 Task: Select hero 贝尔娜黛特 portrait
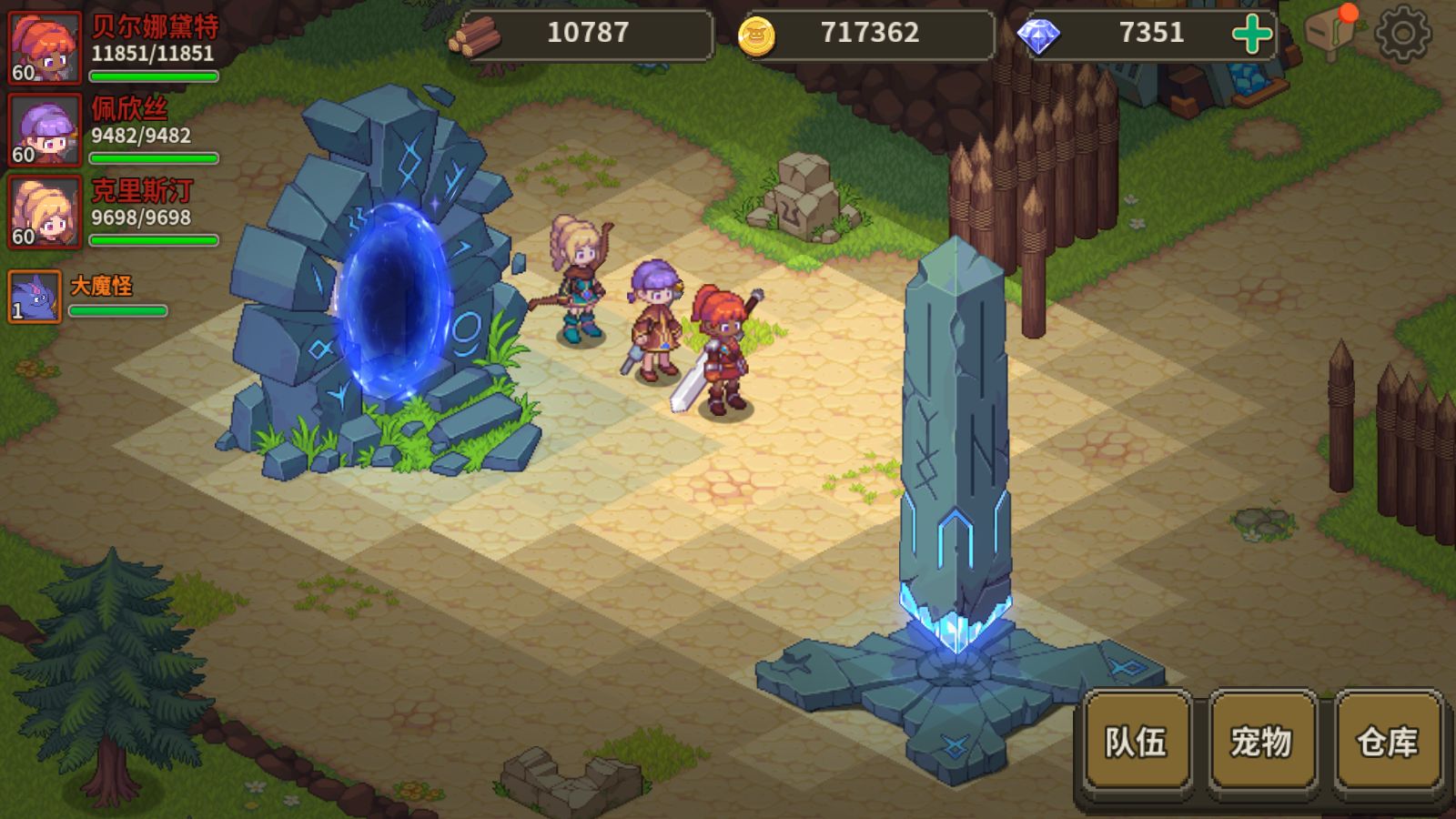click(x=45, y=47)
